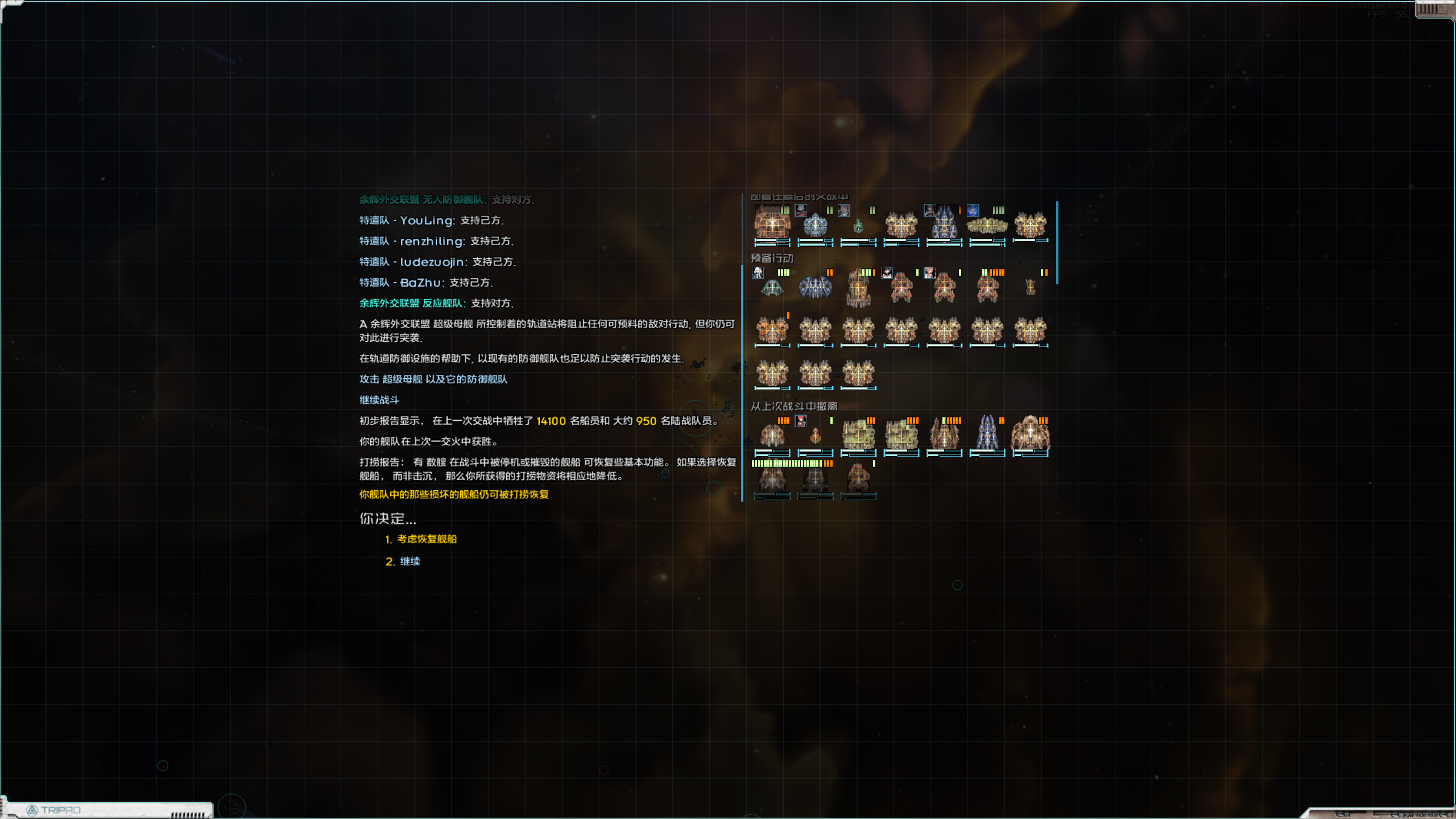Viewport: 1456px width, 819px height.
Task: Select the wide flat green ship icon
Action: click(x=987, y=226)
